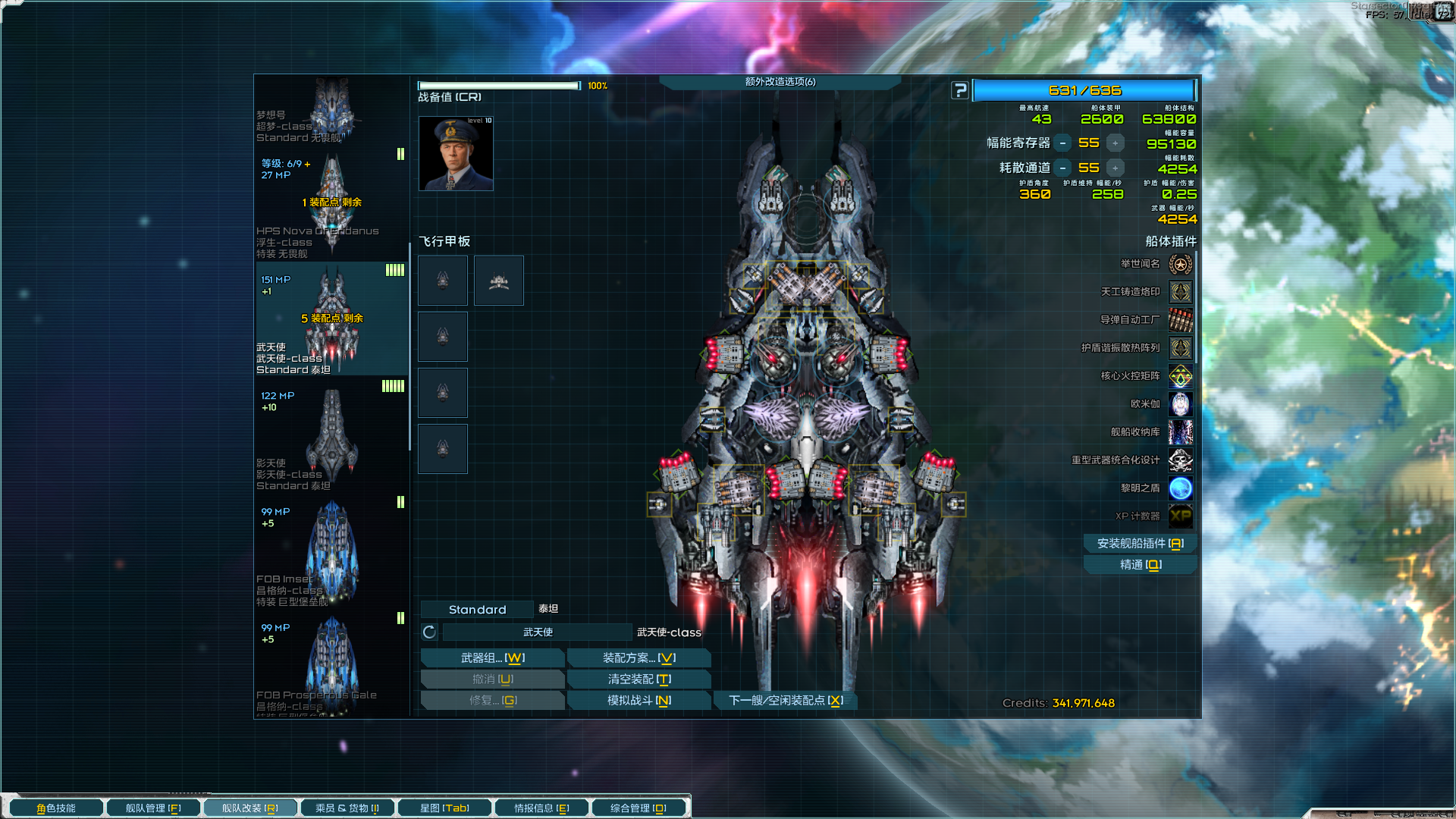Click the 导弹自动工厂 hullmod icon
The image size is (1456, 819).
click(1181, 320)
